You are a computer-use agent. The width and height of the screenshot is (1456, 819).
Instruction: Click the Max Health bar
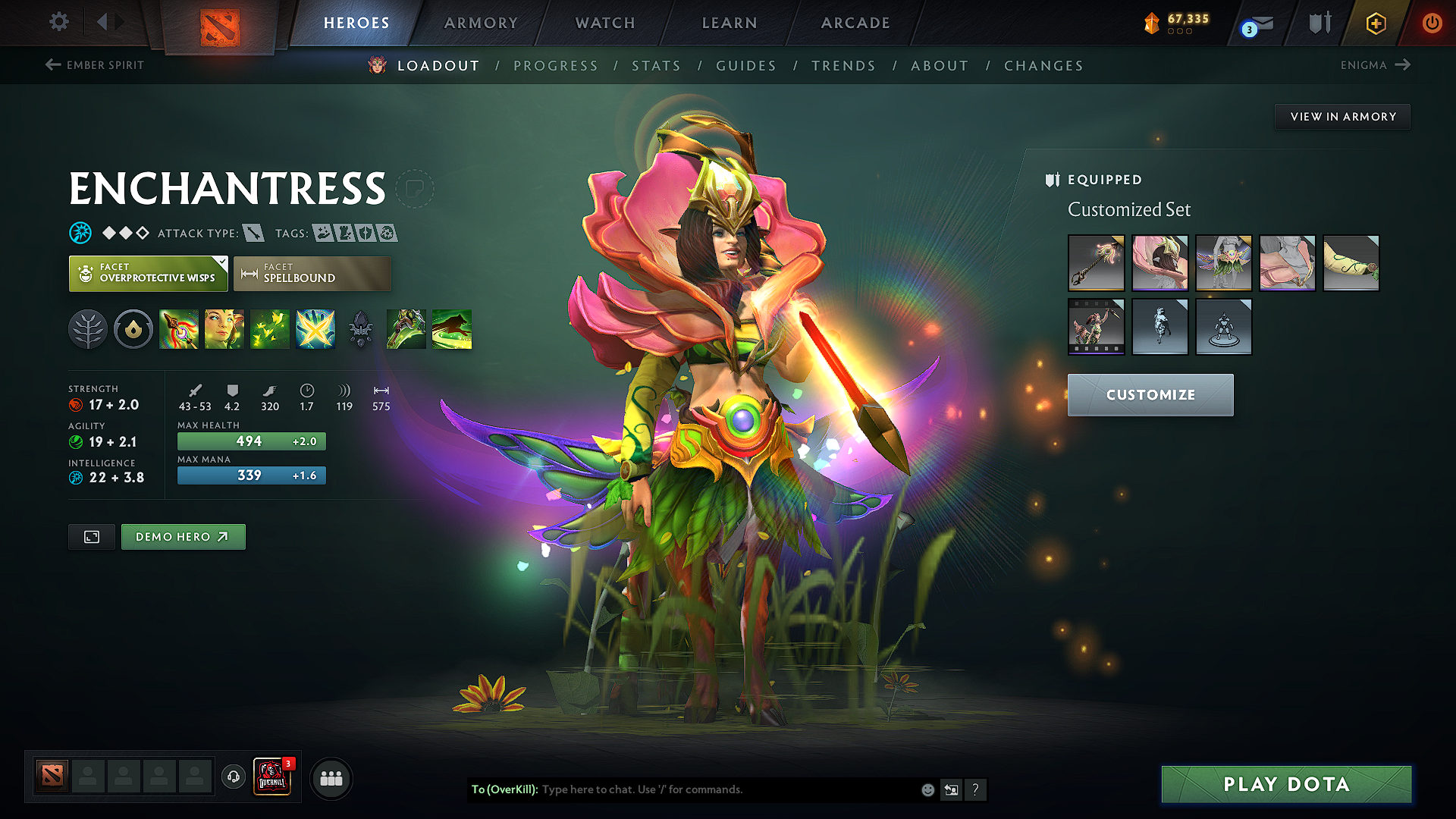coord(251,441)
